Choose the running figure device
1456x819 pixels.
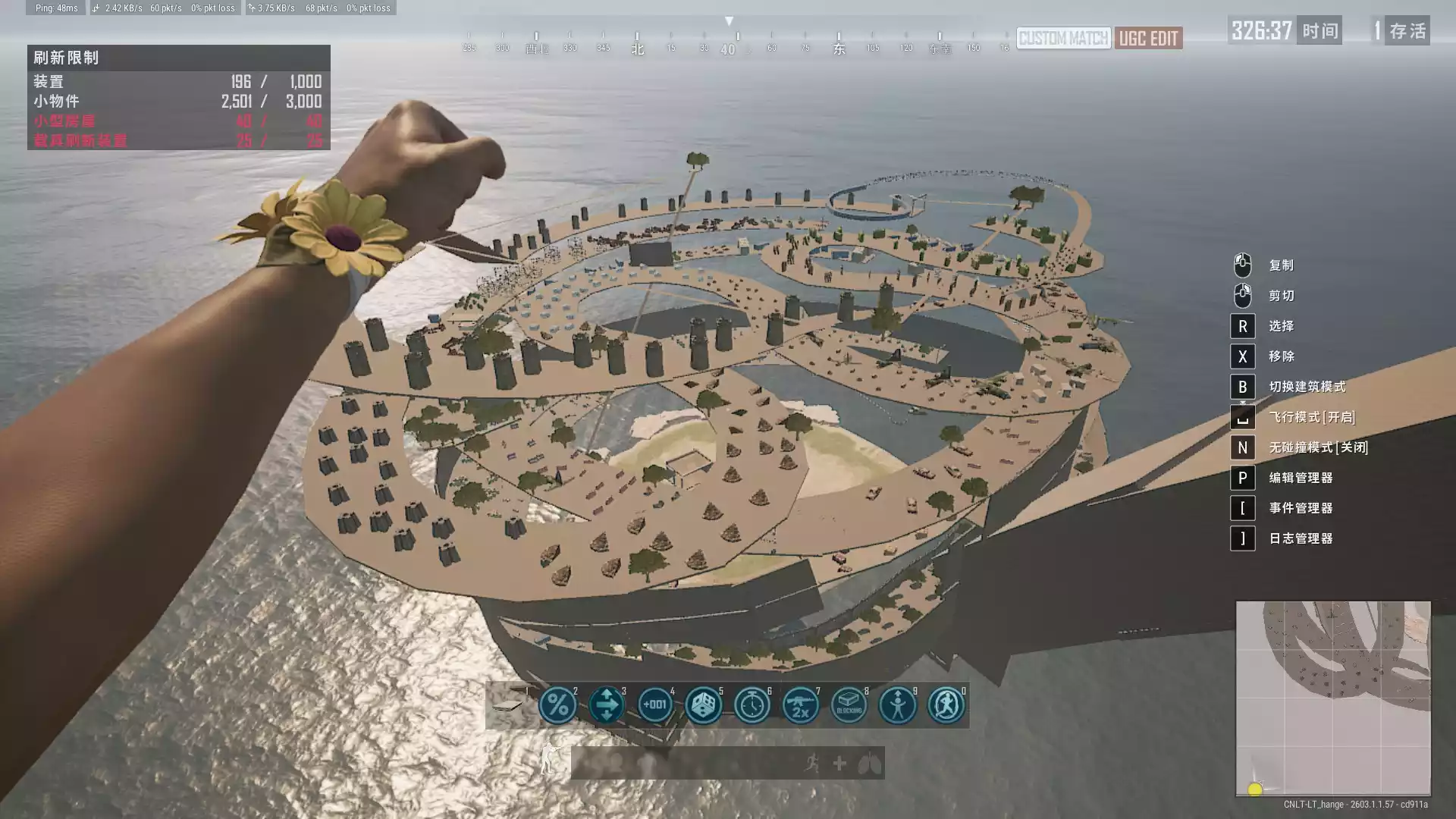pyautogui.click(x=946, y=705)
